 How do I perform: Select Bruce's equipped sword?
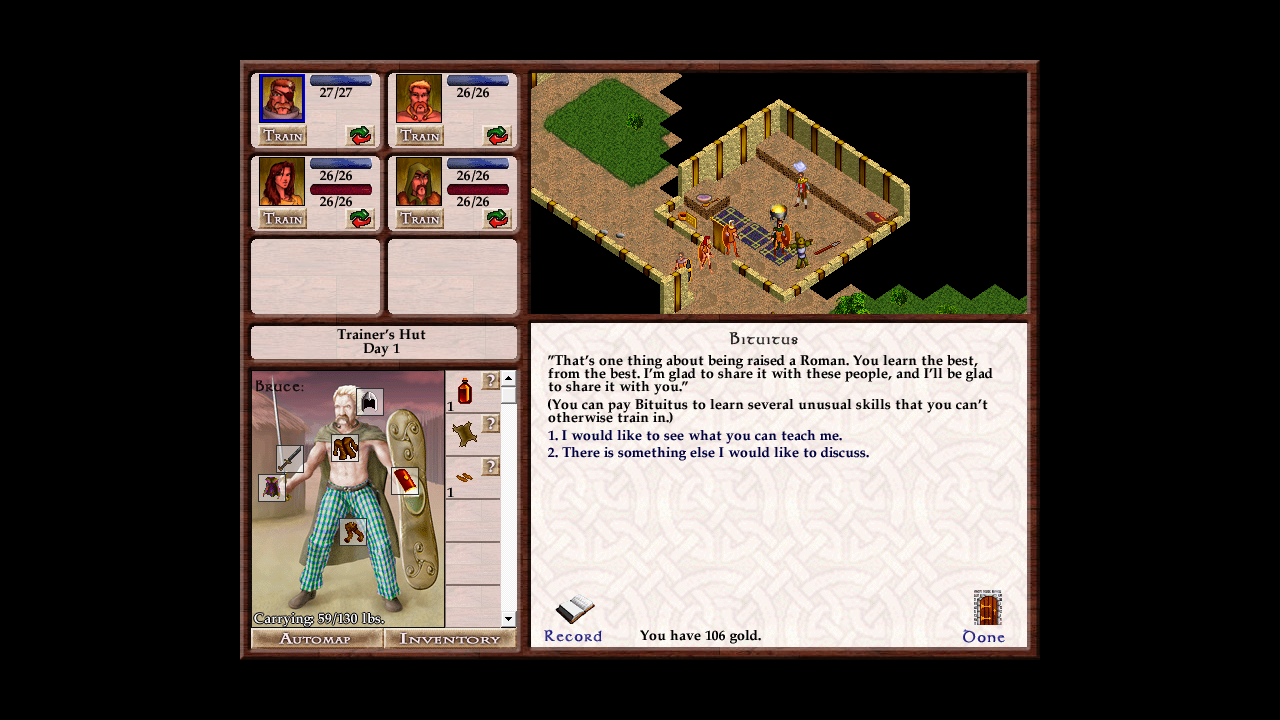pyautogui.click(x=290, y=460)
